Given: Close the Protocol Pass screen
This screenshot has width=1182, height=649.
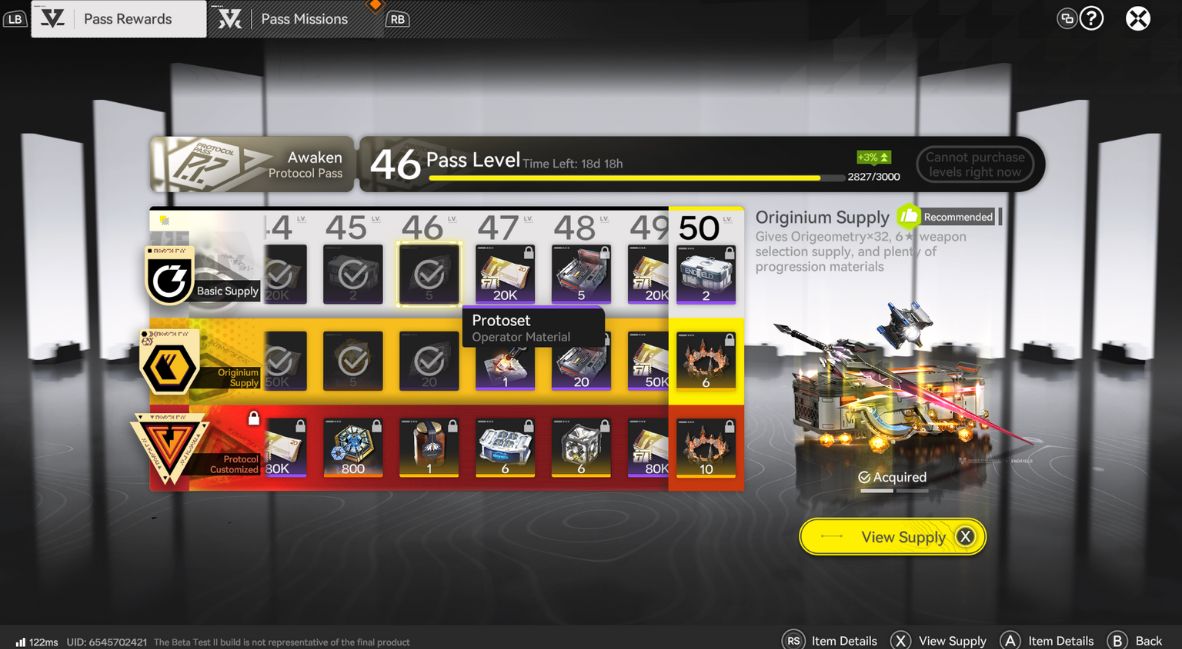Looking at the screenshot, I should pos(1138,19).
